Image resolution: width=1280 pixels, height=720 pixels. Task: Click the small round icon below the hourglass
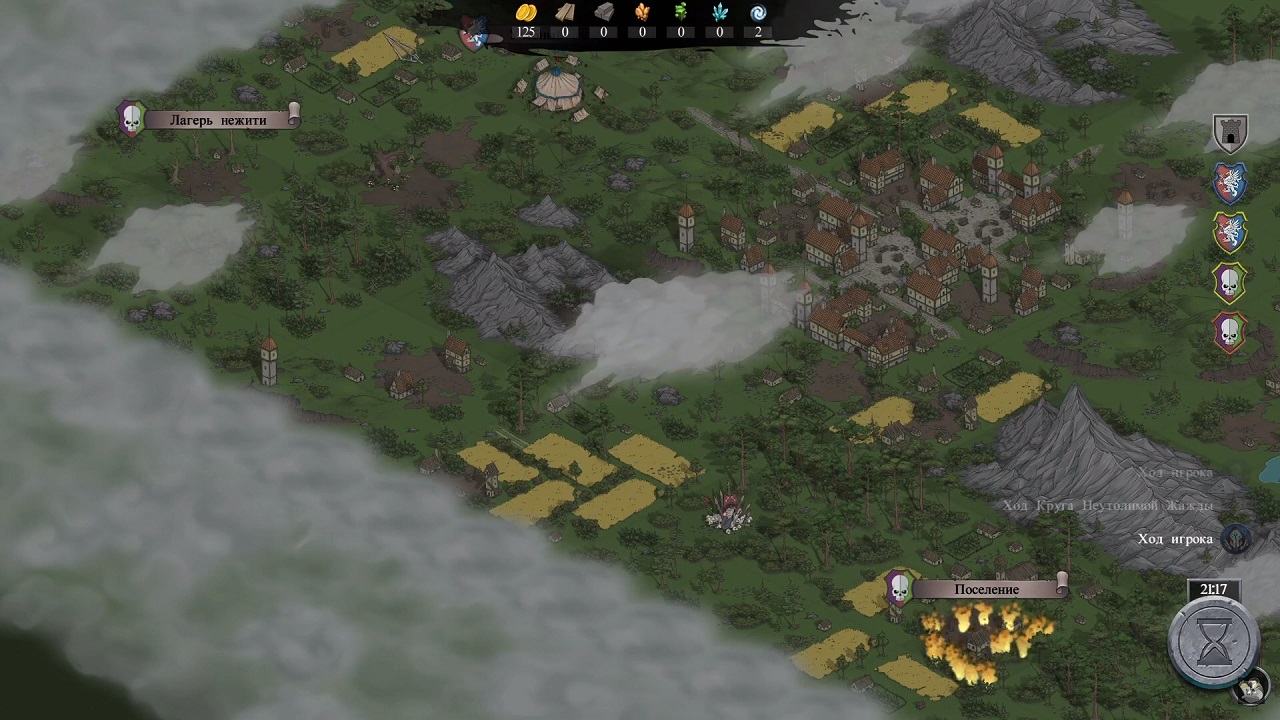pos(1249,689)
